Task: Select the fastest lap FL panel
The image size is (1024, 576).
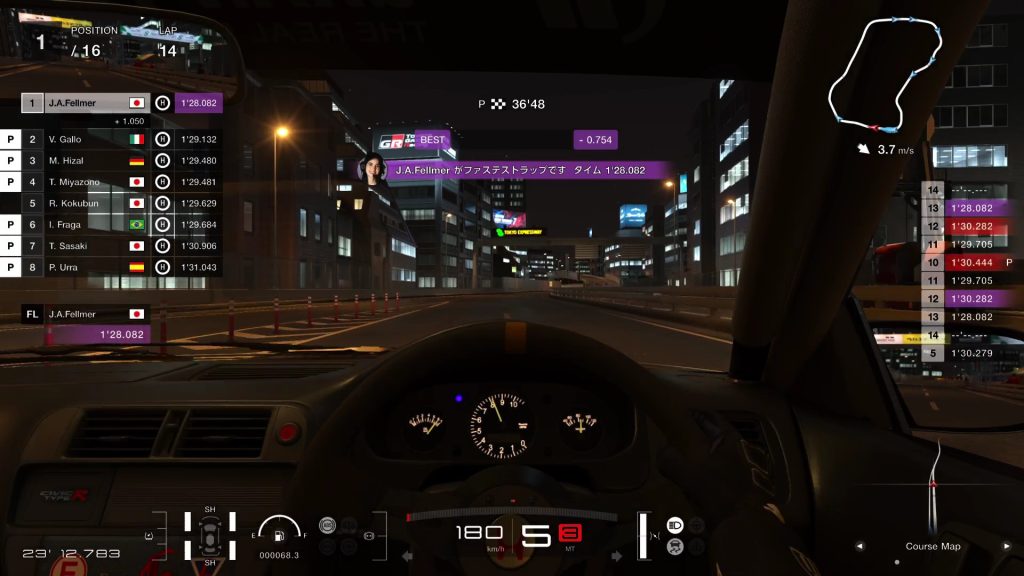Action: tap(86, 324)
